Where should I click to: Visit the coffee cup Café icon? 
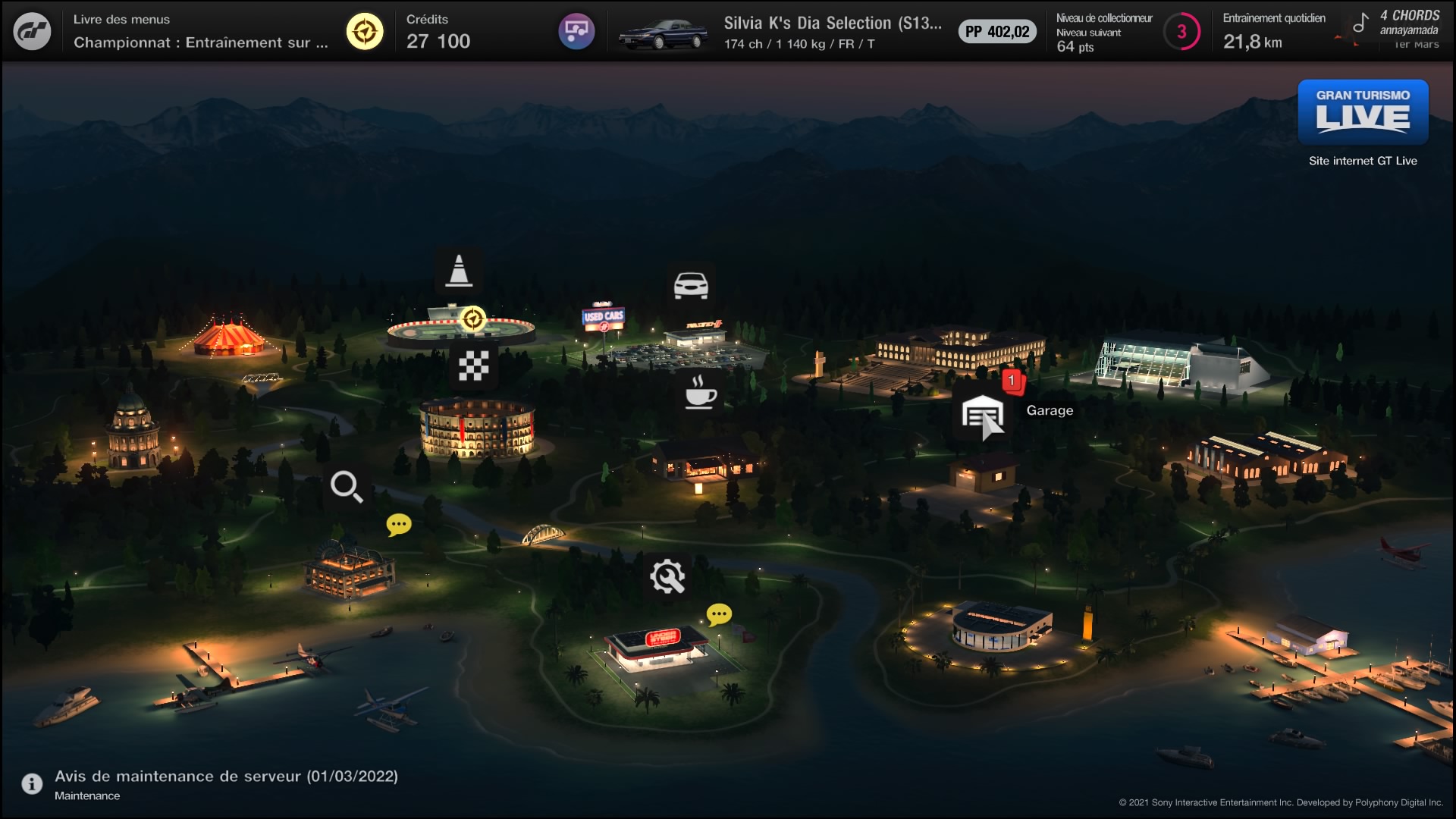click(x=700, y=392)
